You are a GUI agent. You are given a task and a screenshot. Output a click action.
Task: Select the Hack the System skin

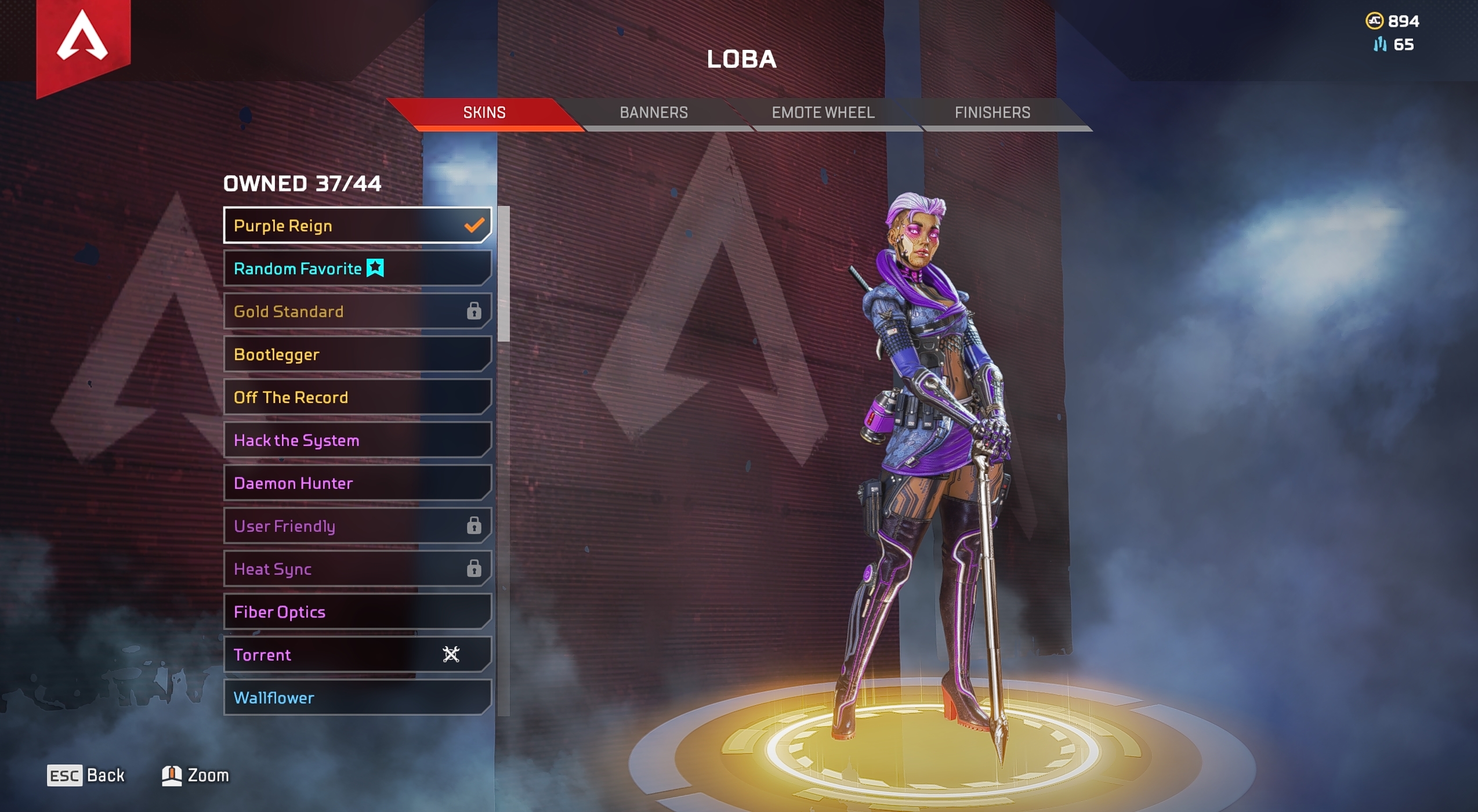coord(357,440)
